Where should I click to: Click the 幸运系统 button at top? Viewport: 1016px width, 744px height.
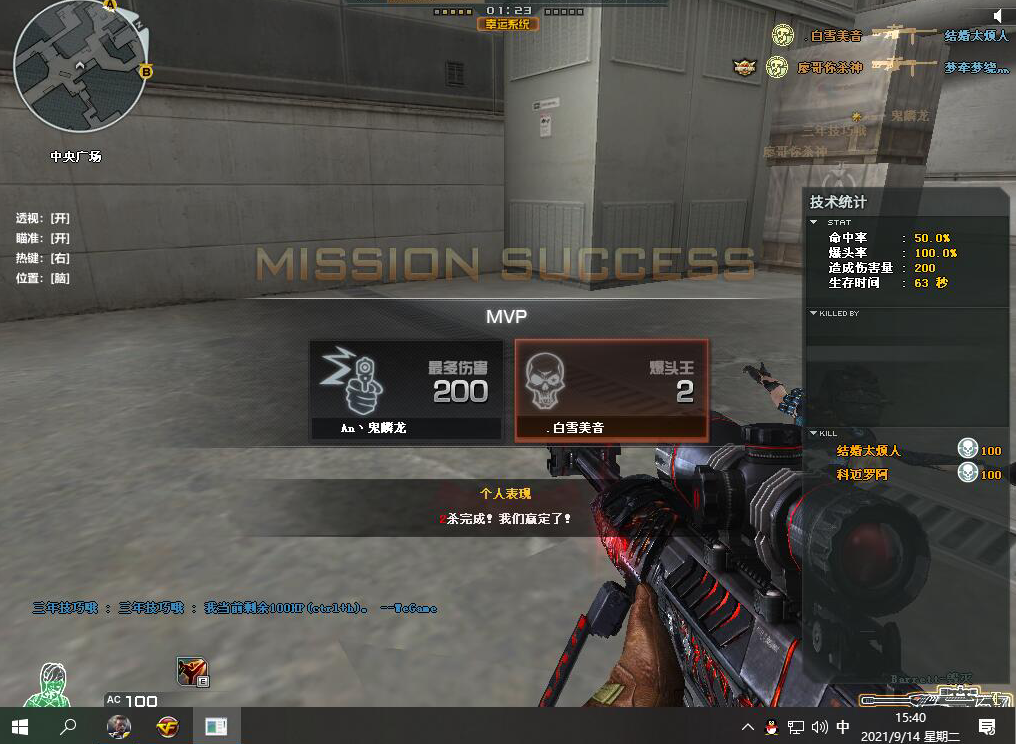[508, 24]
